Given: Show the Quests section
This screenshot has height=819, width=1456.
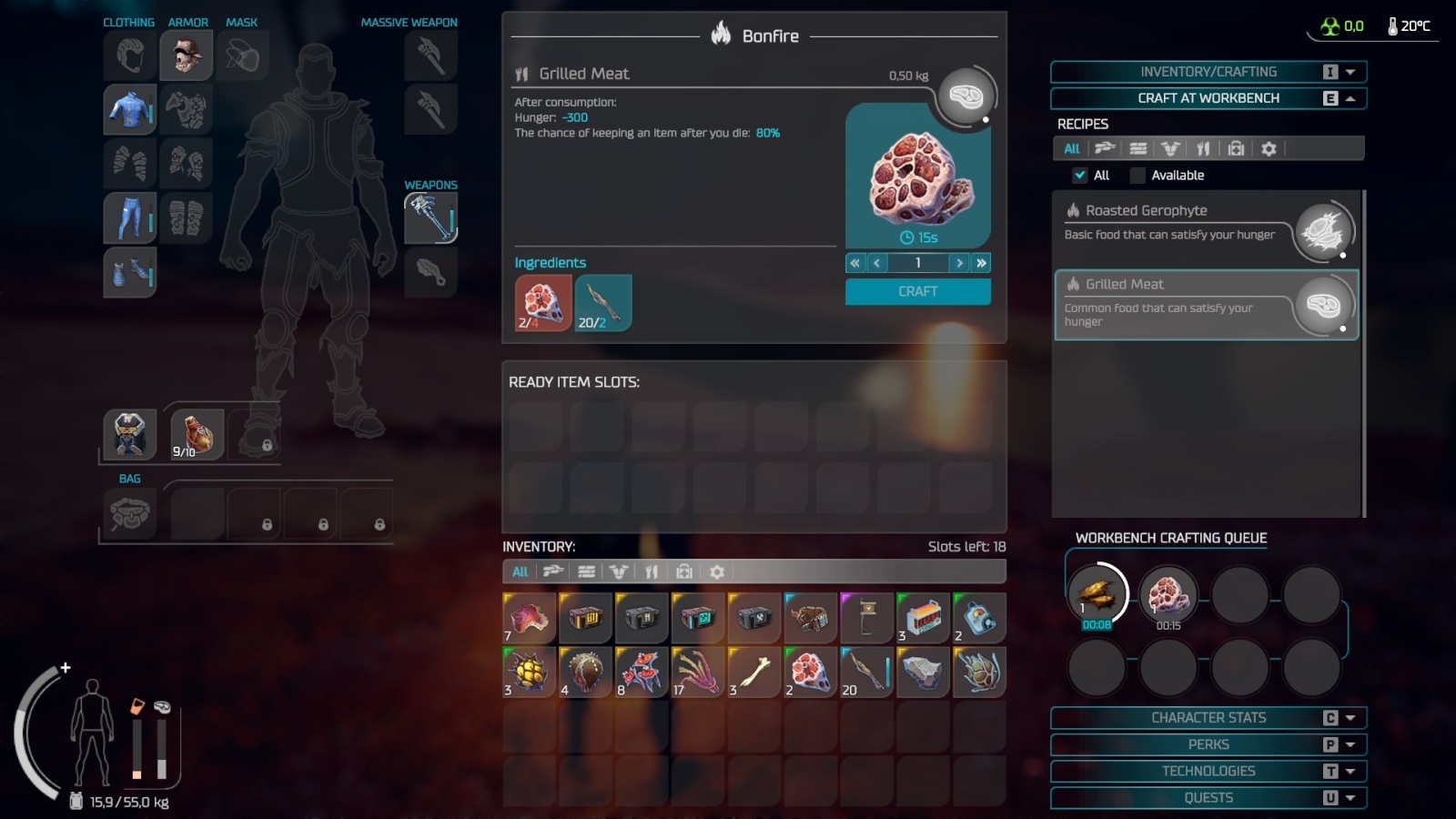Looking at the screenshot, I should [x=1208, y=798].
